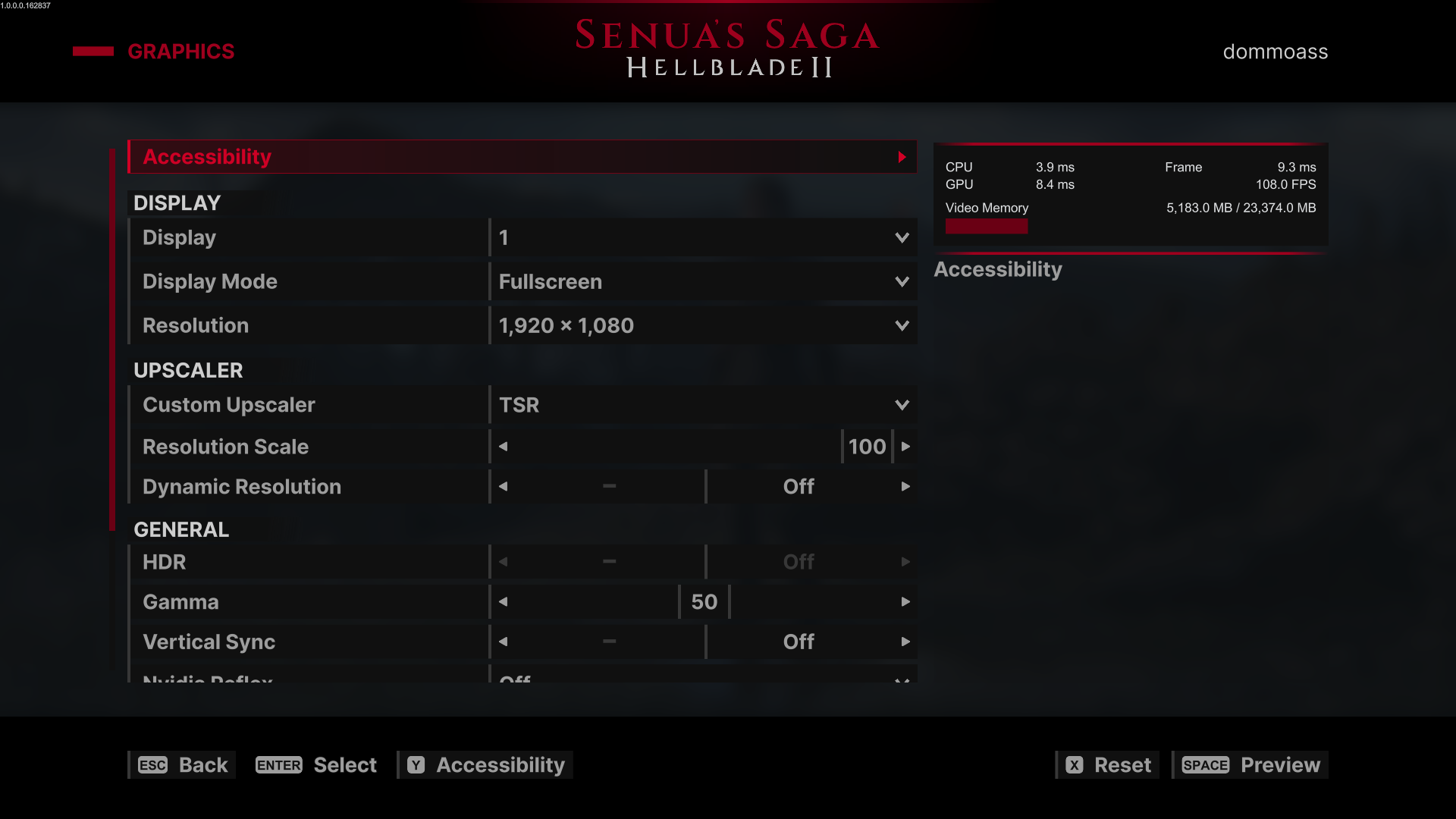Go Back from the graphics menu

coord(183,765)
